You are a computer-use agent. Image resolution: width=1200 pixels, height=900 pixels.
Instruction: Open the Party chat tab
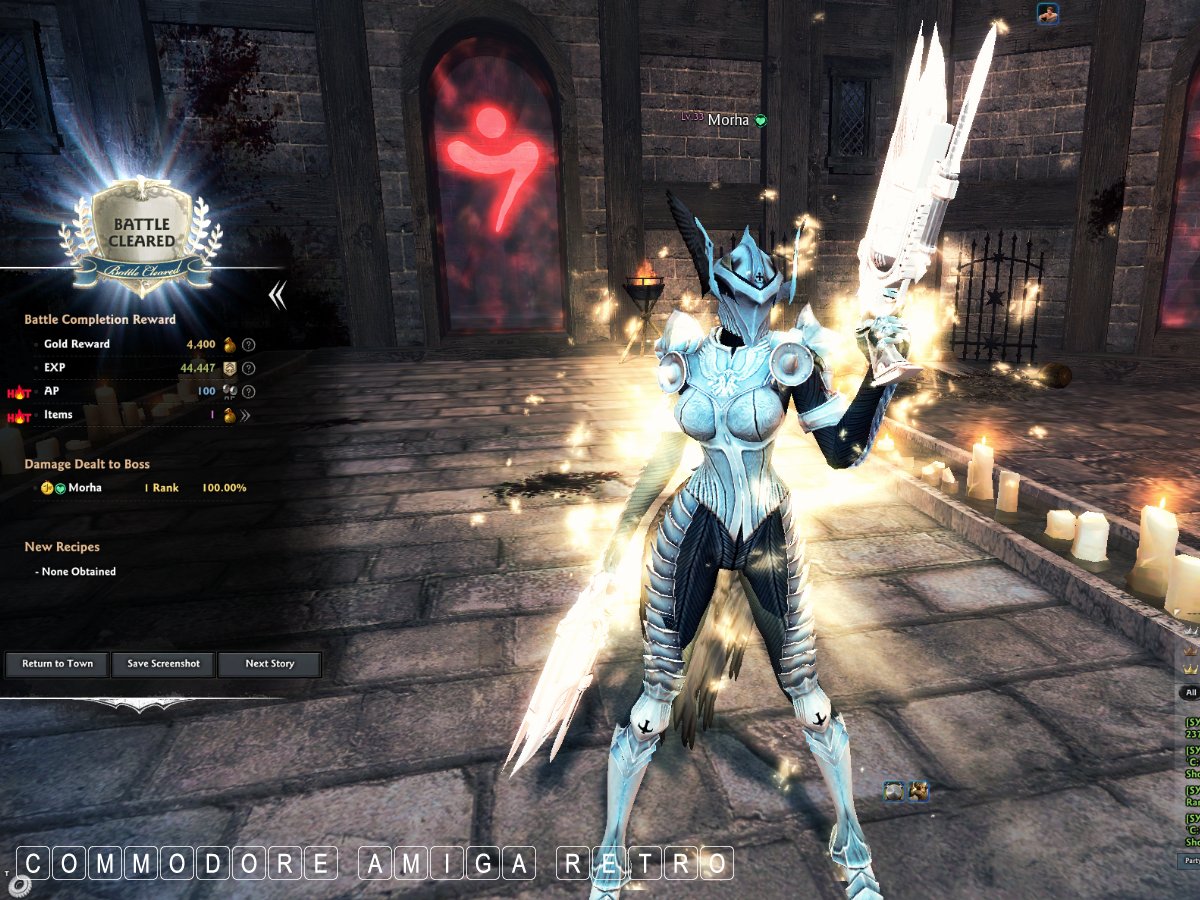1190,860
